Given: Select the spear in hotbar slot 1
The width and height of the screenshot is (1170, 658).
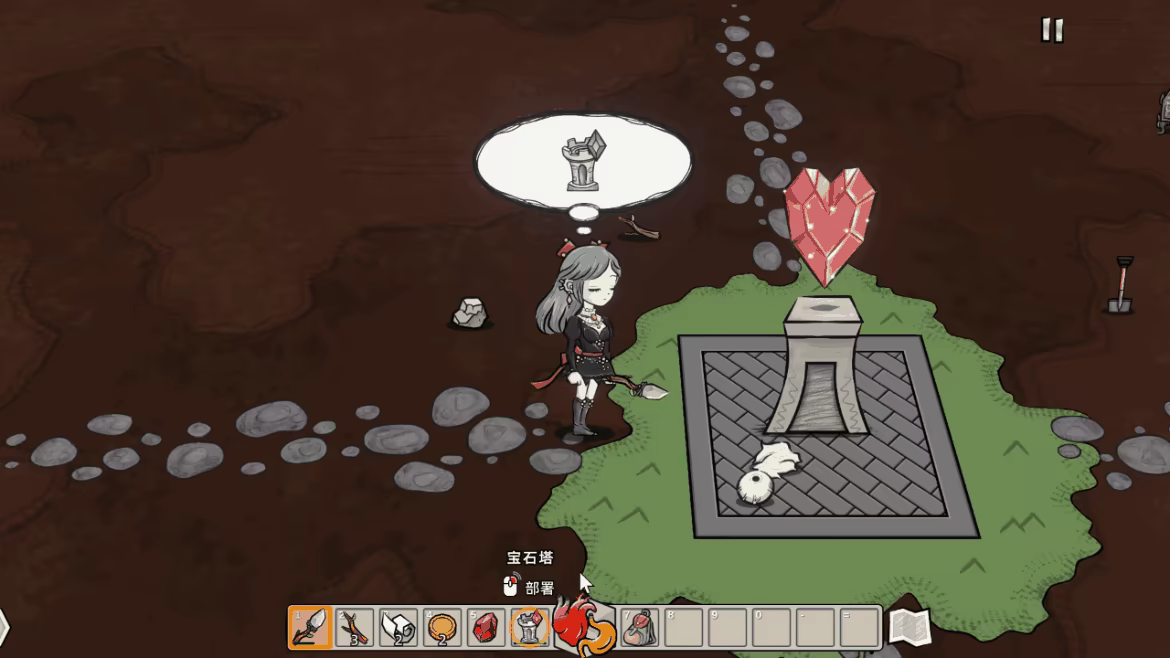Looking at the screenshot, I should [x=310, y=627].
